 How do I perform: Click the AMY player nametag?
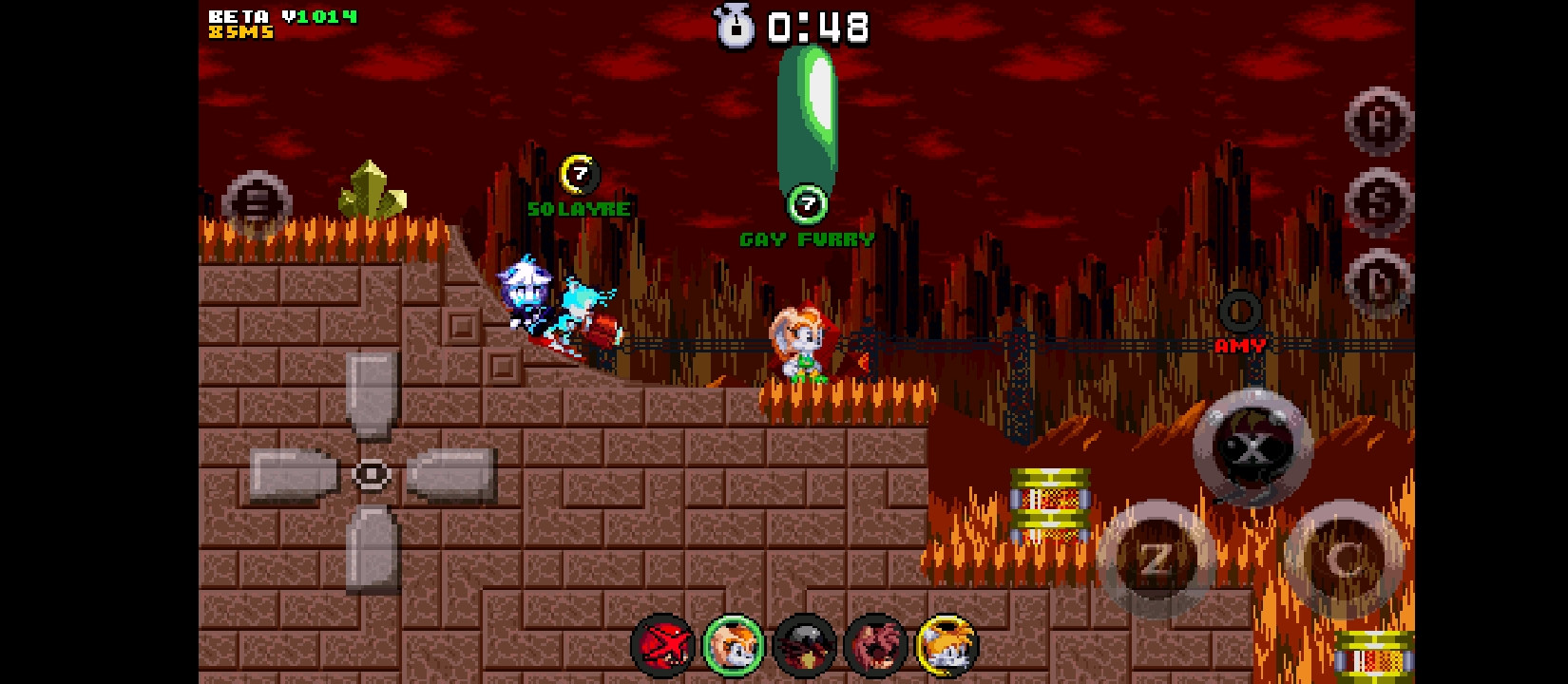[x=1238, y=344]
